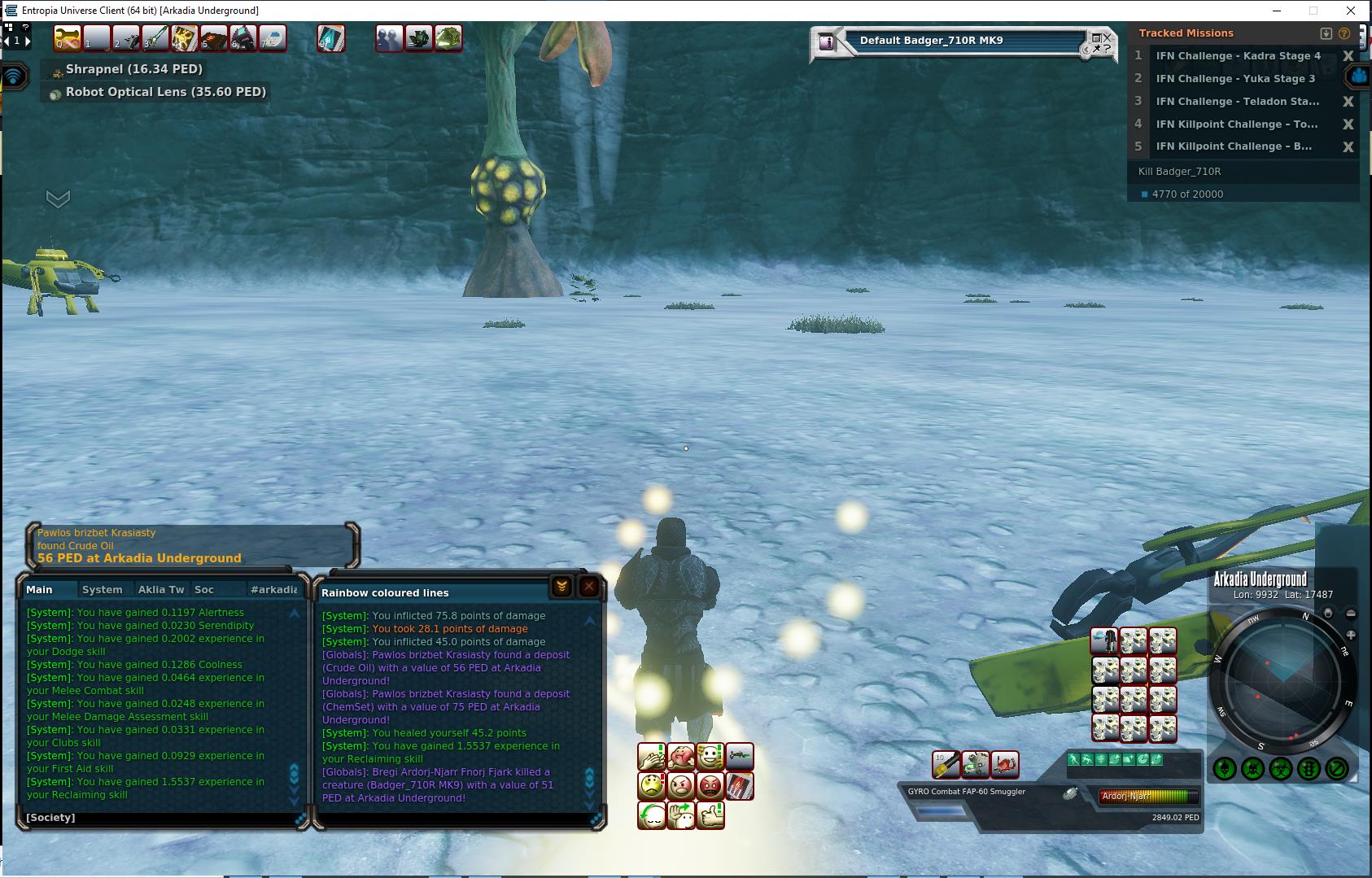The width and height of the screenshot is (1372, 878).
Task: Remove the IFN Challenge - Kadra Stage 4 mission
Action: 1348,56
